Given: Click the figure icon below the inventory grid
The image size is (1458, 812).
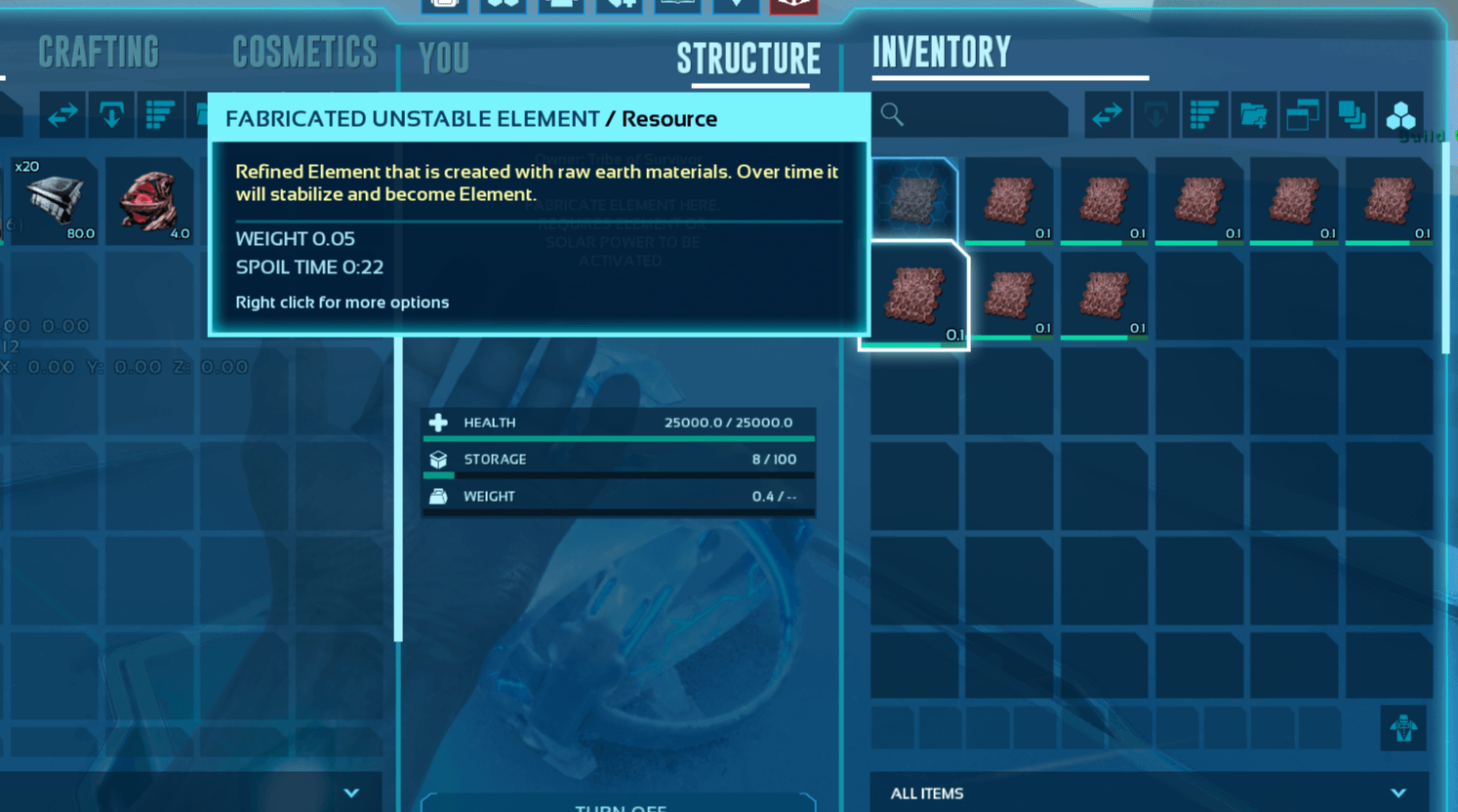Looking at the screenshot, I should pyautogui.click(x=1403, y=728).
